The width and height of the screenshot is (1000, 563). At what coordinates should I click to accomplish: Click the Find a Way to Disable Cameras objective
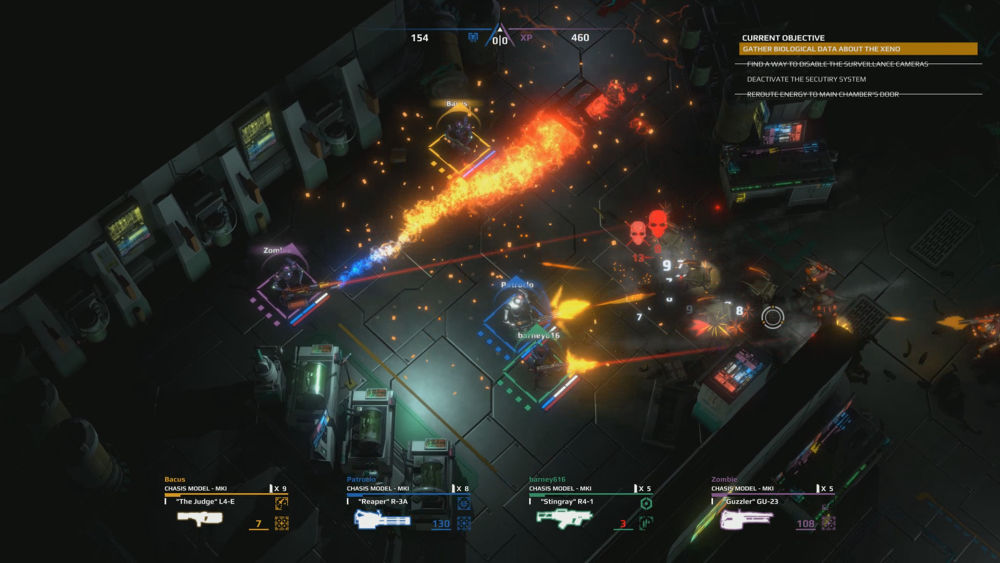pyautogui.click(x=837, y=64)
